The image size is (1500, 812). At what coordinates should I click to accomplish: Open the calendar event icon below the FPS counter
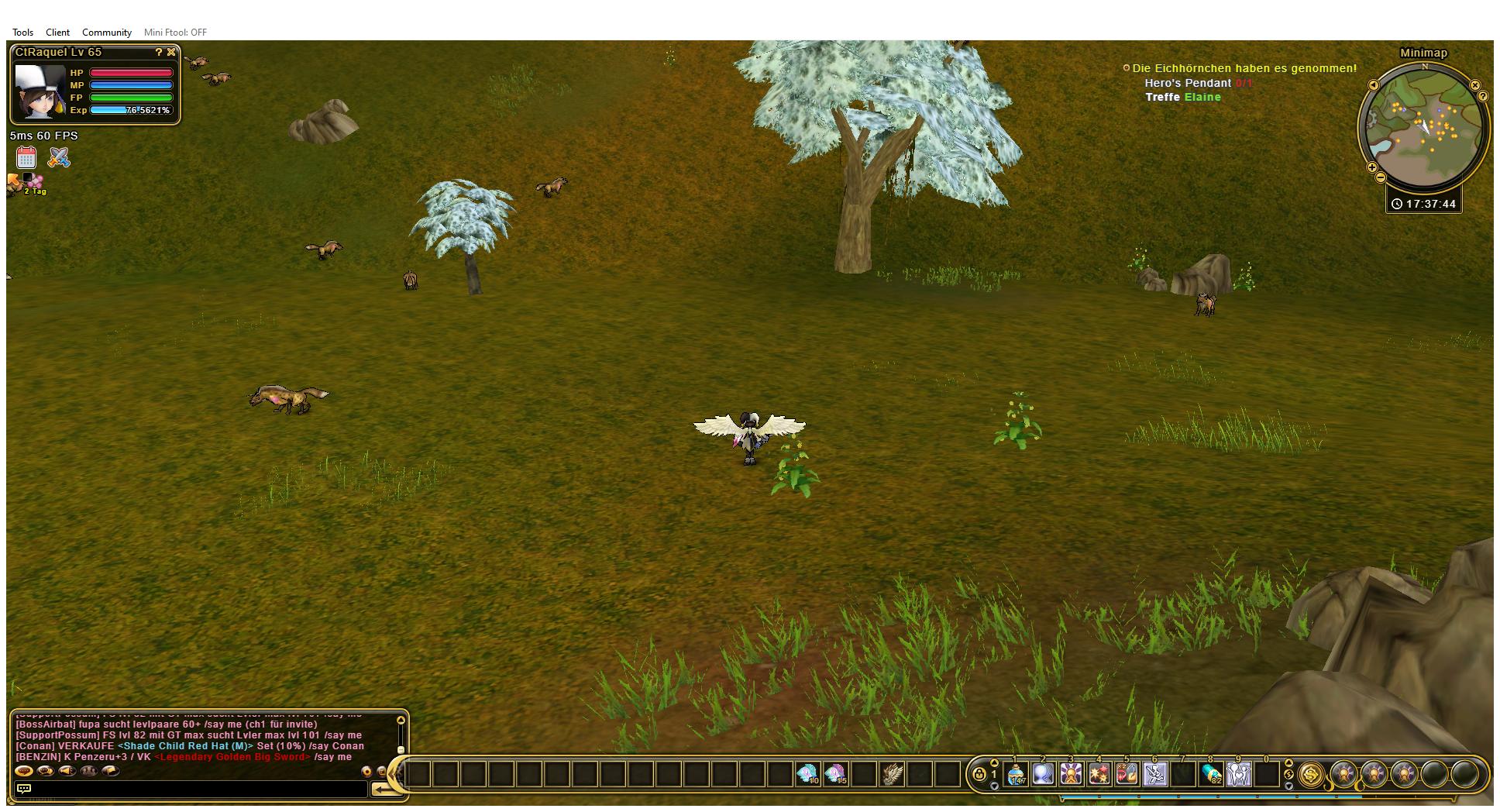click(26, 157)
